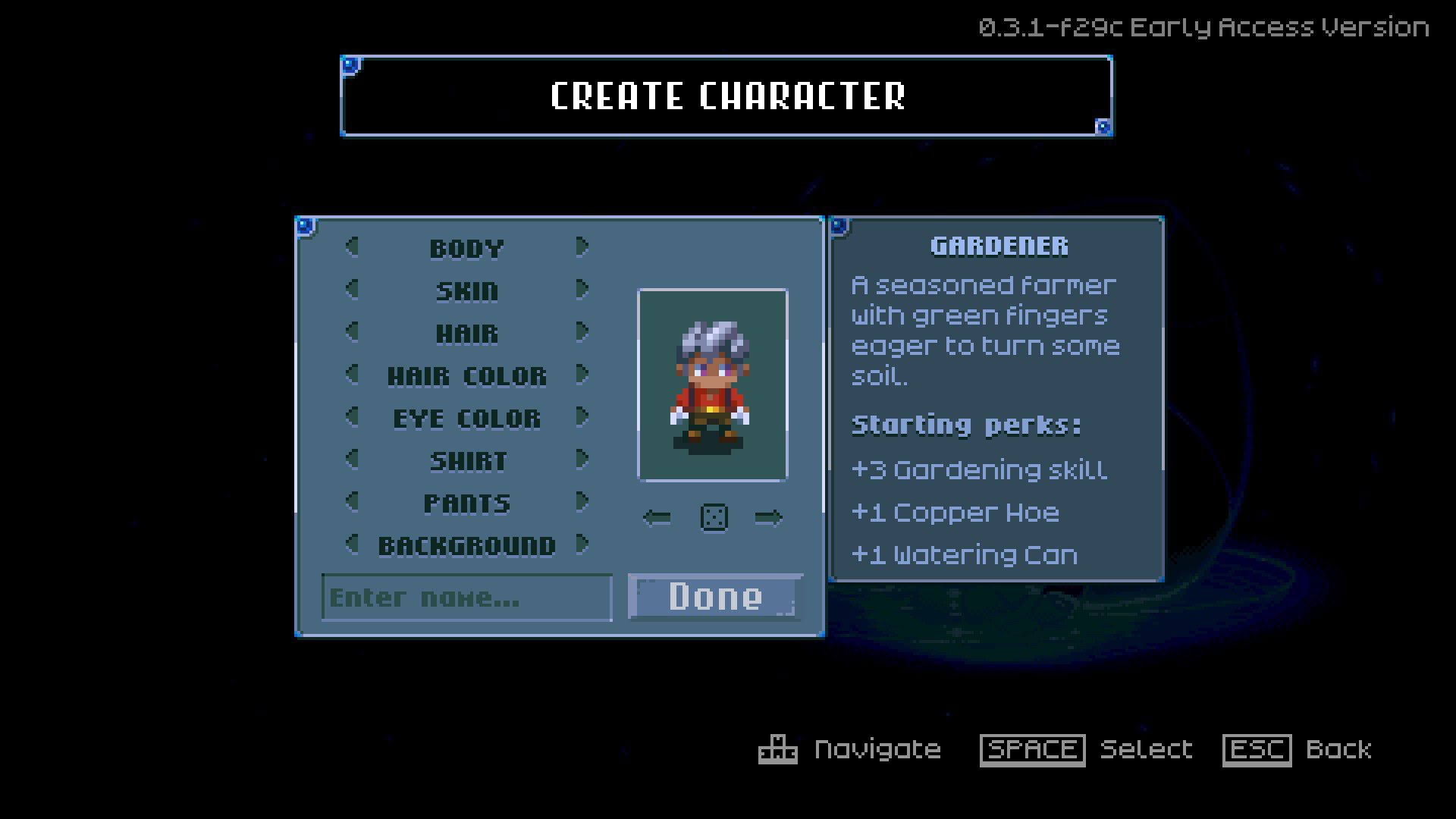
Task: Click the GARDENER background title
Action: [x=999, y=245]
